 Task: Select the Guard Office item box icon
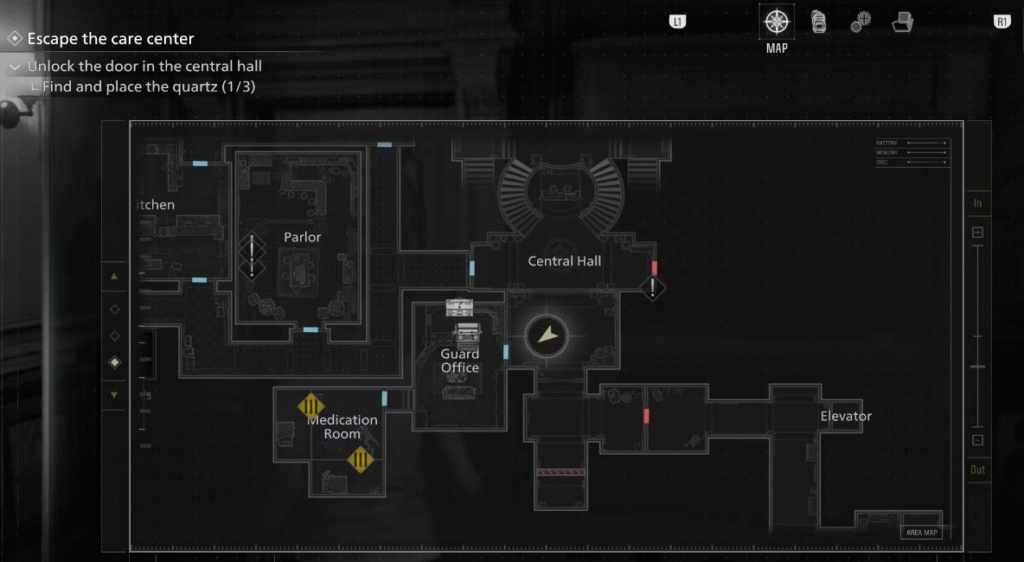click(459, 307)
